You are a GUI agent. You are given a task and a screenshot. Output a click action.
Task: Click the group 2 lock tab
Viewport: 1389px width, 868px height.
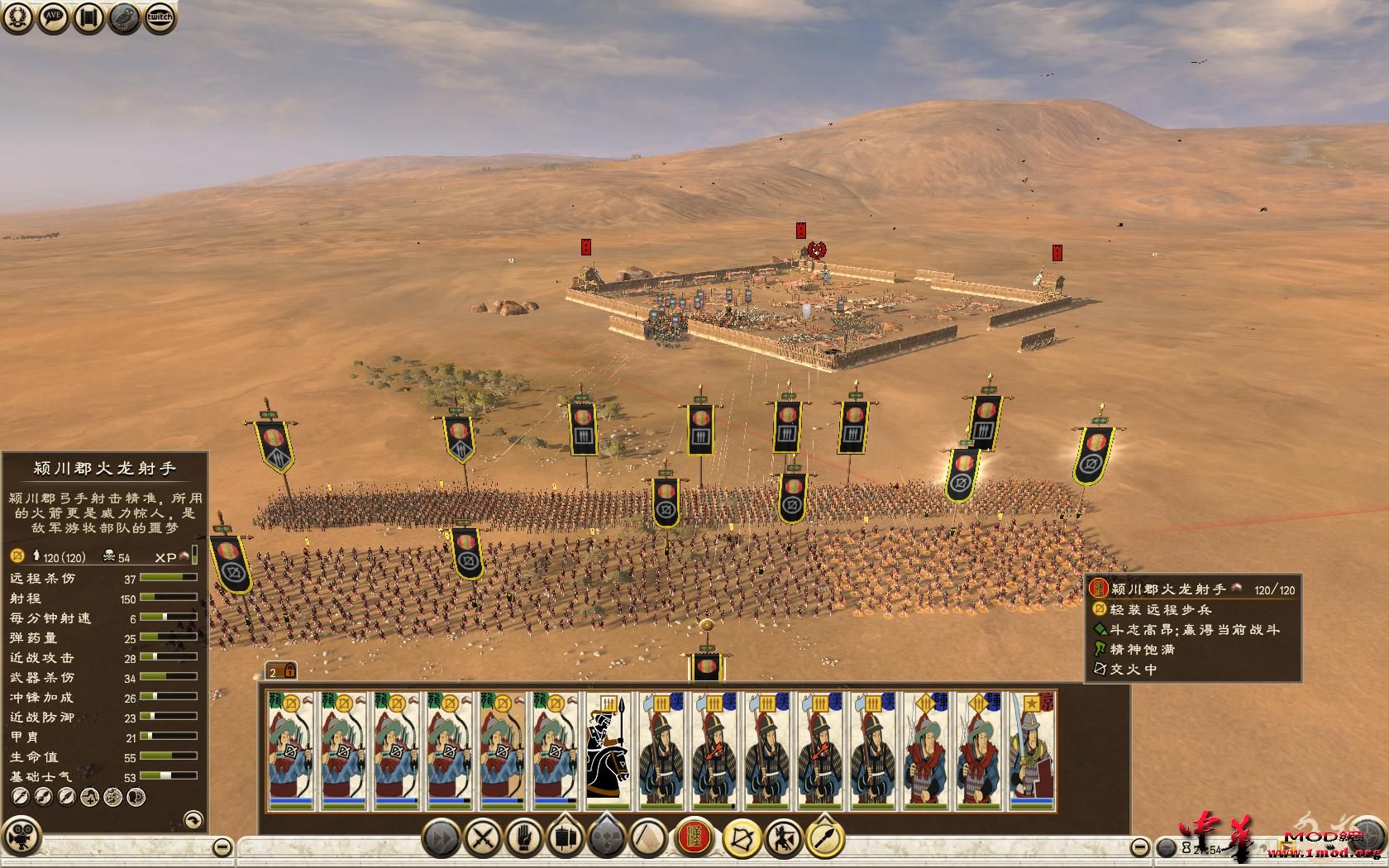(281, 670)
